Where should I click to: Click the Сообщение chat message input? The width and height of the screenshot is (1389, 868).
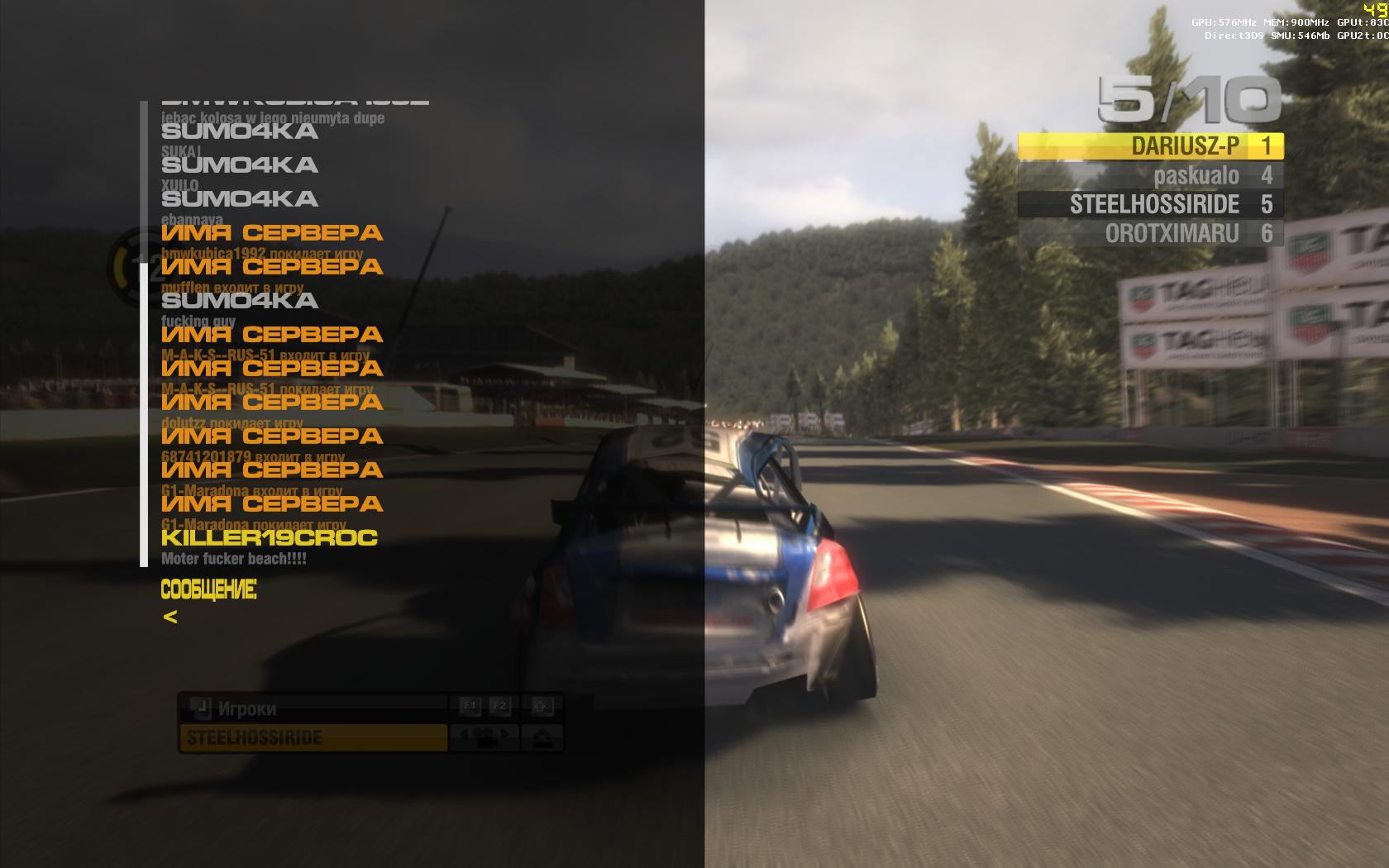pos(331,617)
